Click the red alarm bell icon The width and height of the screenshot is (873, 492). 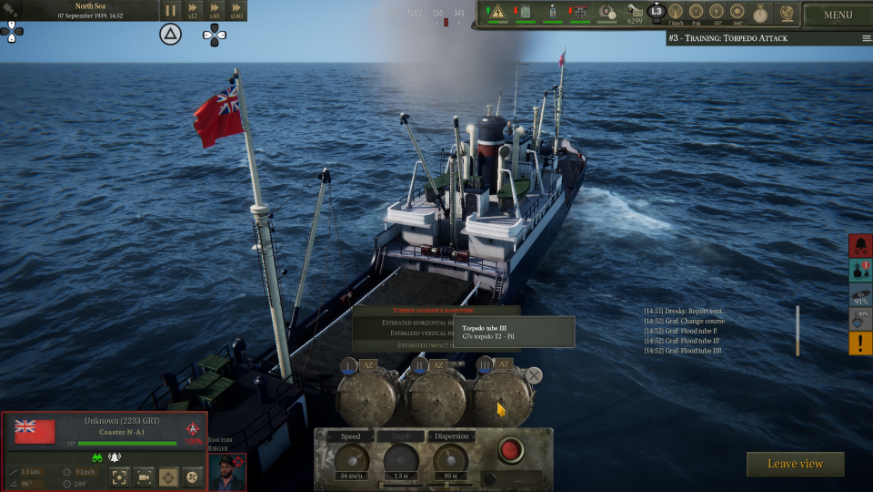[860, 245]
